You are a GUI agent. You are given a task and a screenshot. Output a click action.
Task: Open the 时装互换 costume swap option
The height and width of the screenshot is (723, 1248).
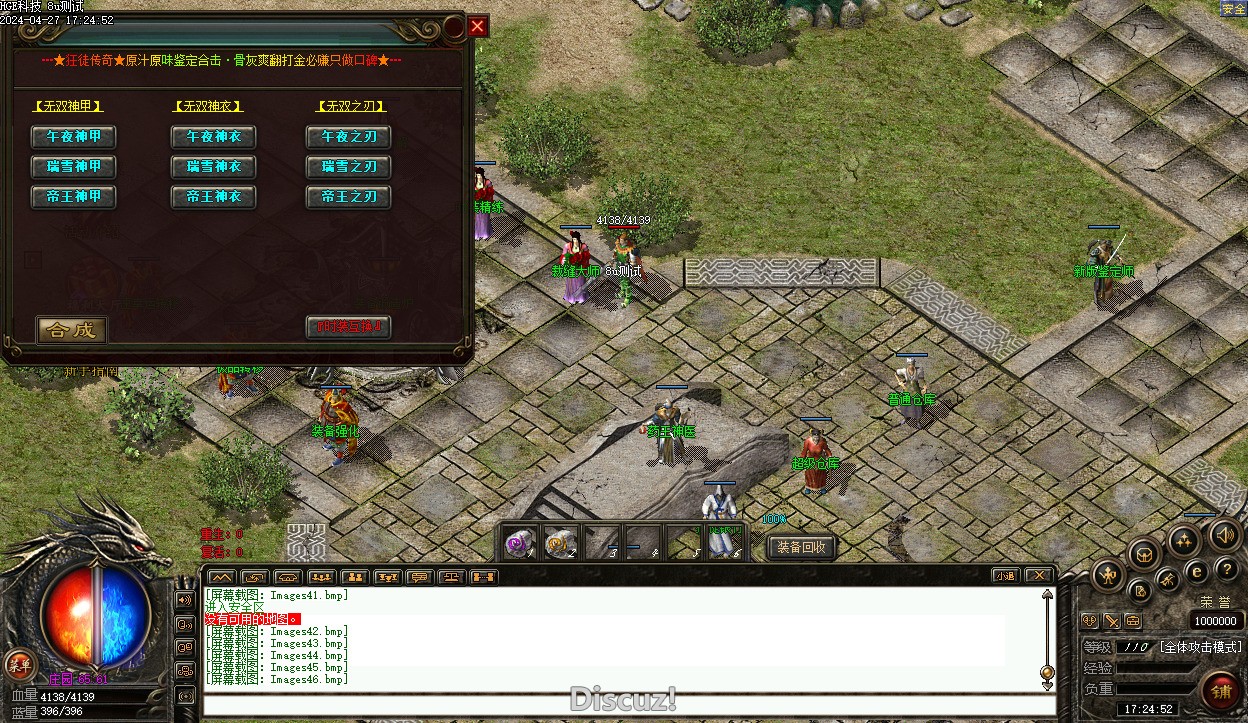pyautogui.click(x=348, y=327)
